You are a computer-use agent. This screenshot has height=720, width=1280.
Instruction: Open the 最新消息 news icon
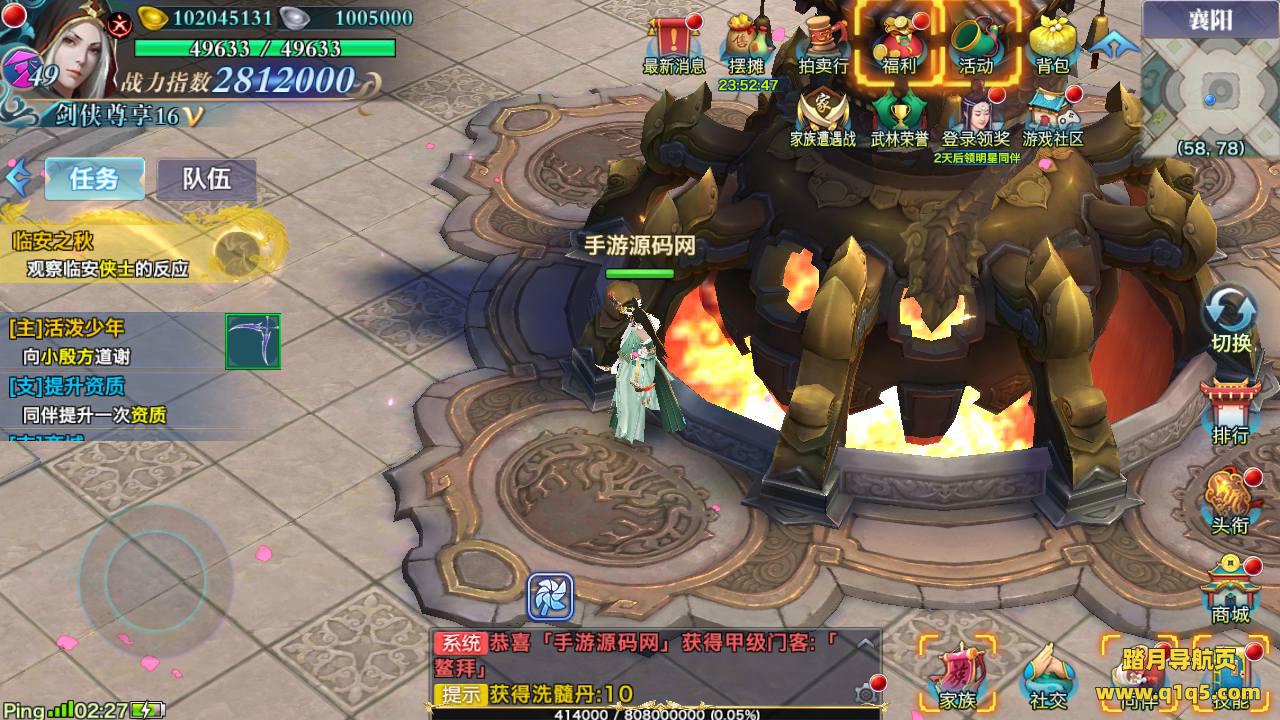pyautogui.click(x=674, y=45)
